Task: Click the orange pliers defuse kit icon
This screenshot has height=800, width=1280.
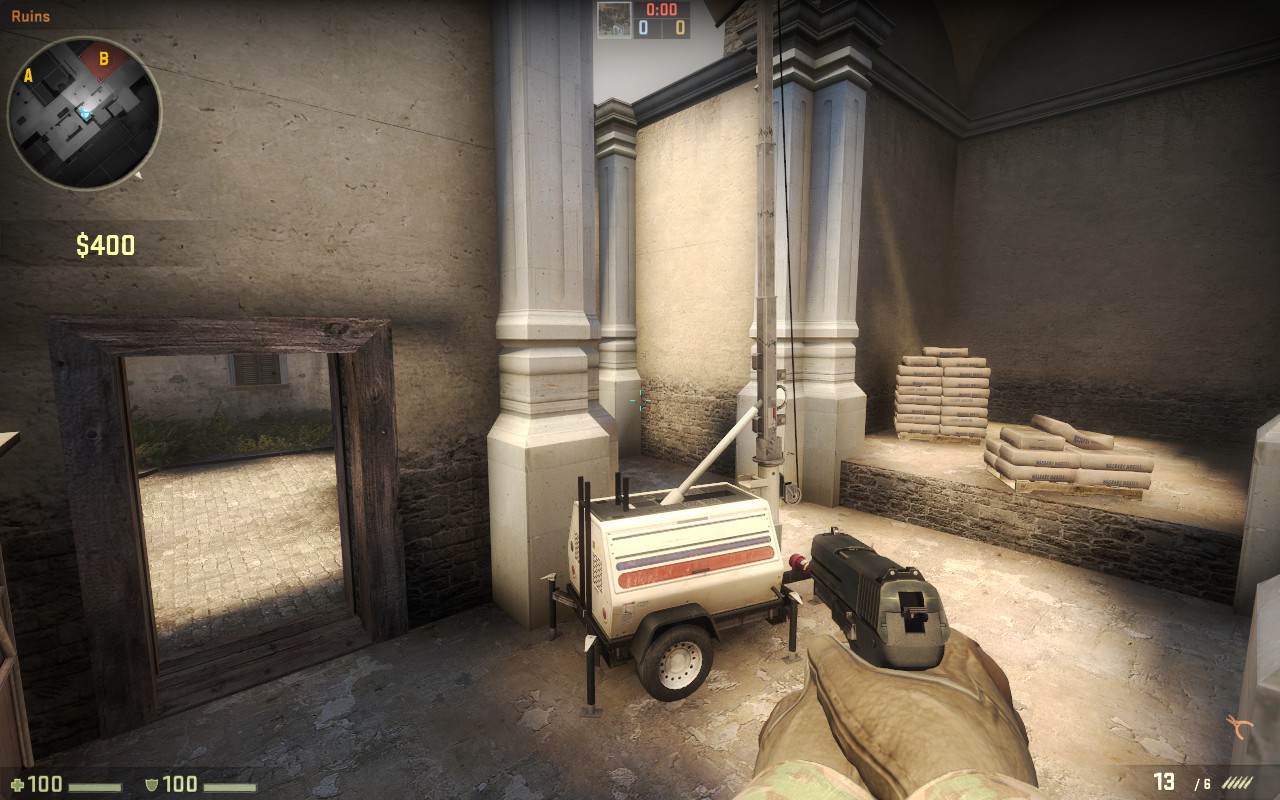Action: pos(1241,725)
